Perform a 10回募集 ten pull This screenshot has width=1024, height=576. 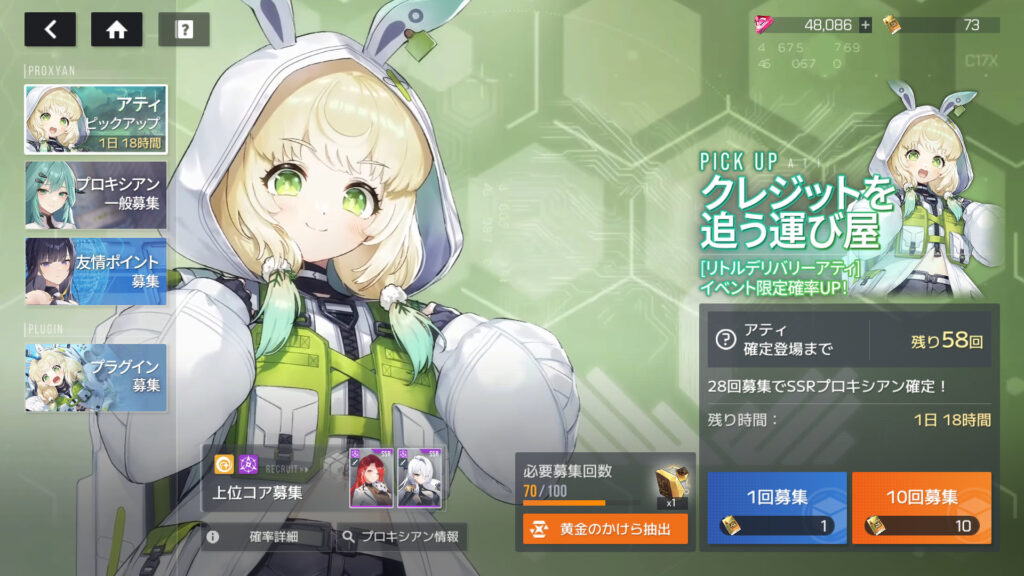(x=921, y=507)
